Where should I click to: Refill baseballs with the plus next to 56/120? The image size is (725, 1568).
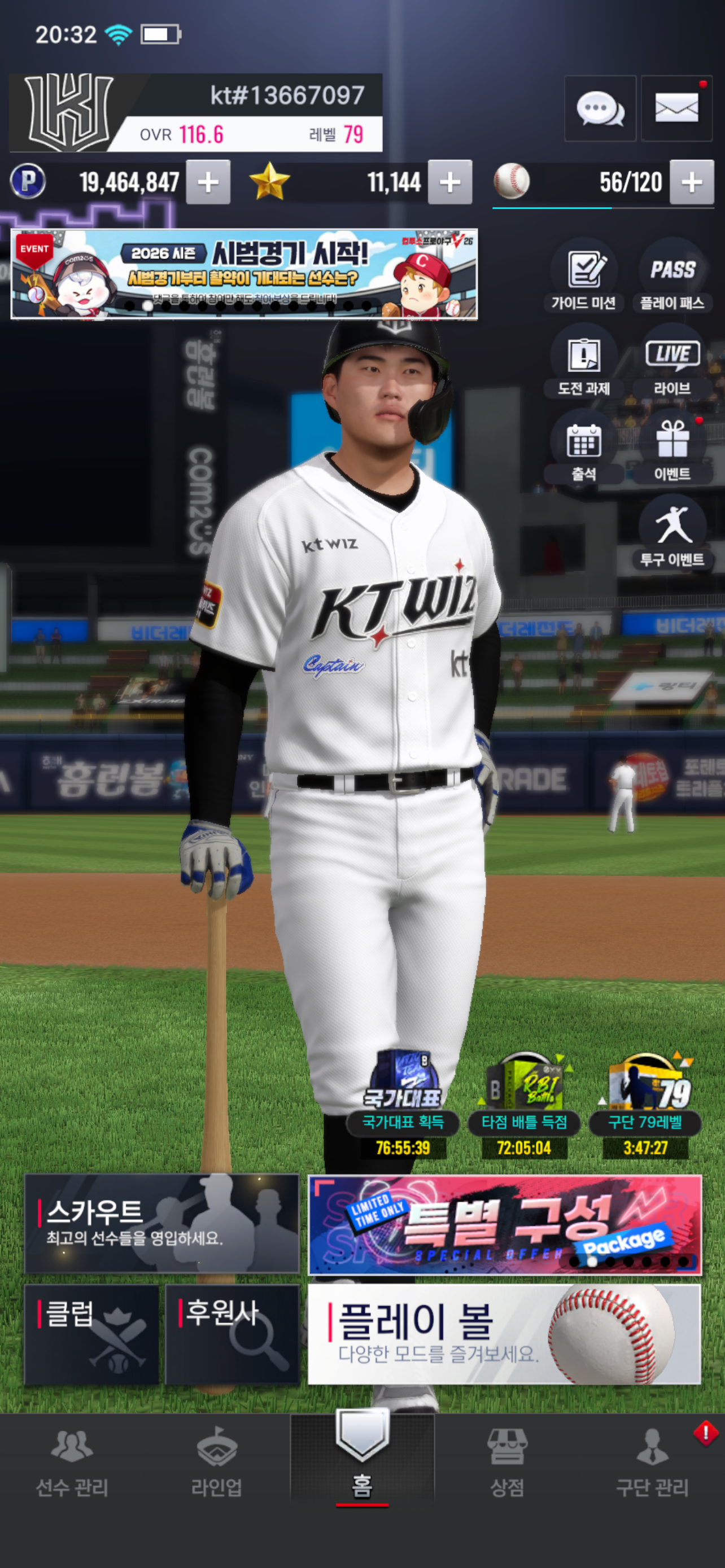coord(692,182)
